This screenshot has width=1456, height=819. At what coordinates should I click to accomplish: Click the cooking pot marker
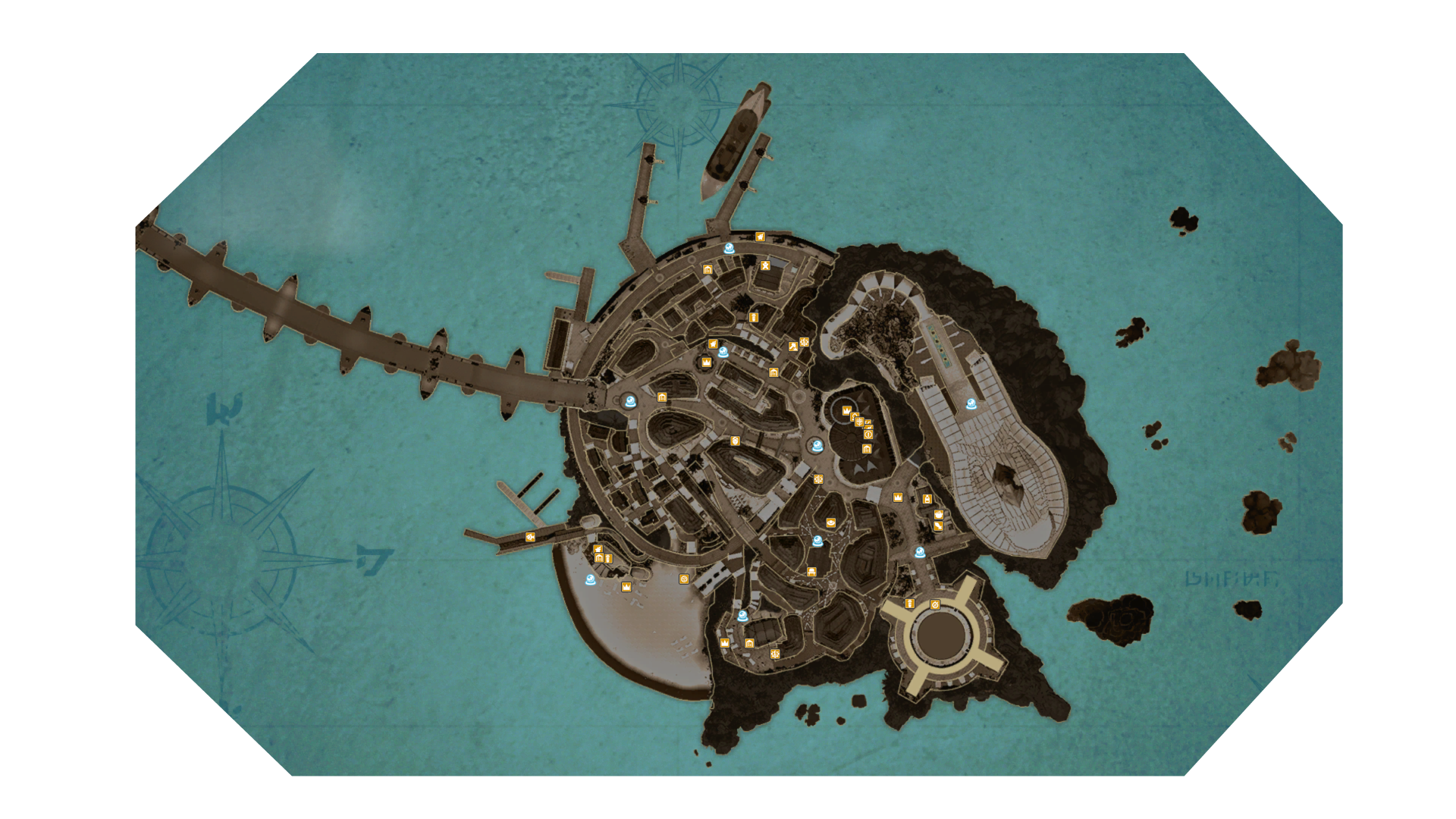click(x=938, y=514)
